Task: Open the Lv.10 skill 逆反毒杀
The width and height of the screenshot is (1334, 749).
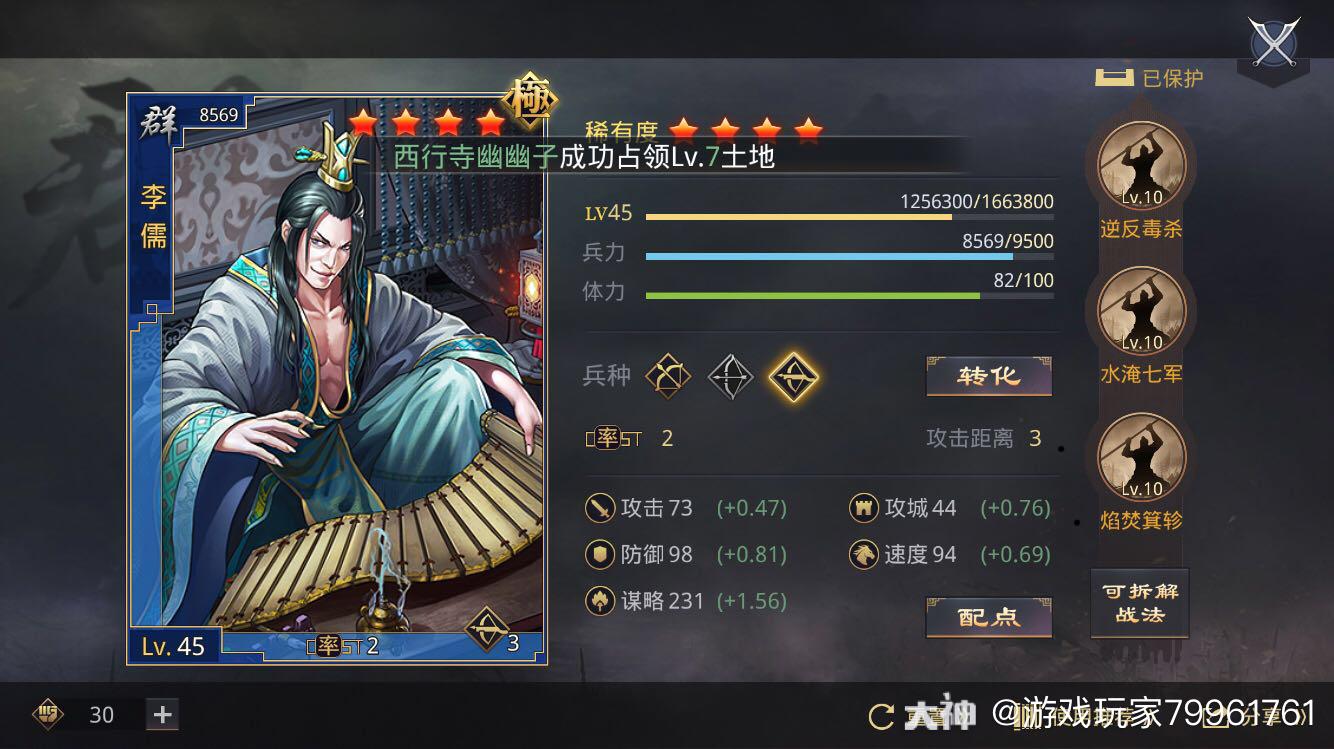Action: tap(1139, 165)
